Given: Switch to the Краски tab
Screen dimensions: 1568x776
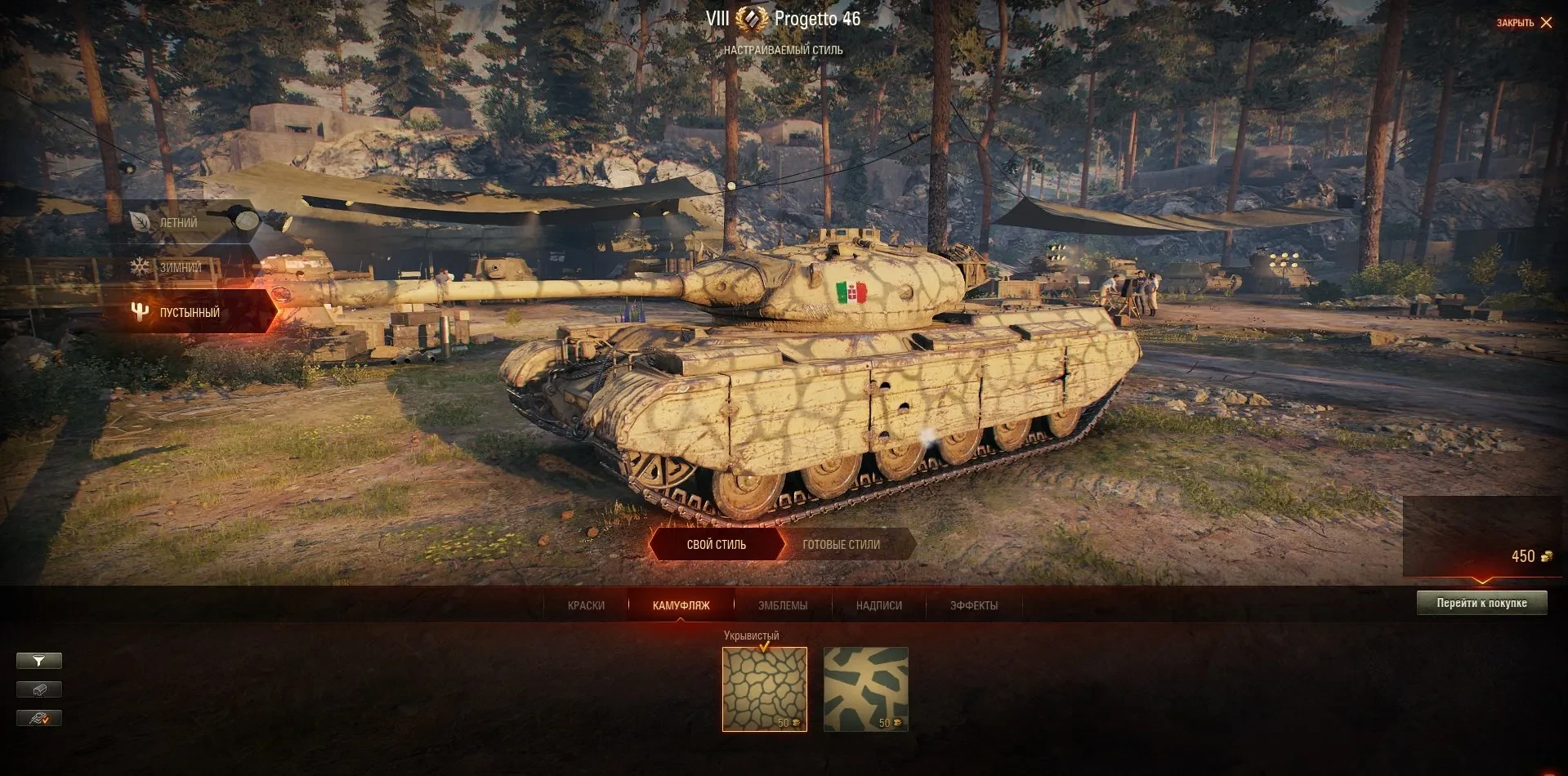Looking at the screenshot, I should (586, 605).
